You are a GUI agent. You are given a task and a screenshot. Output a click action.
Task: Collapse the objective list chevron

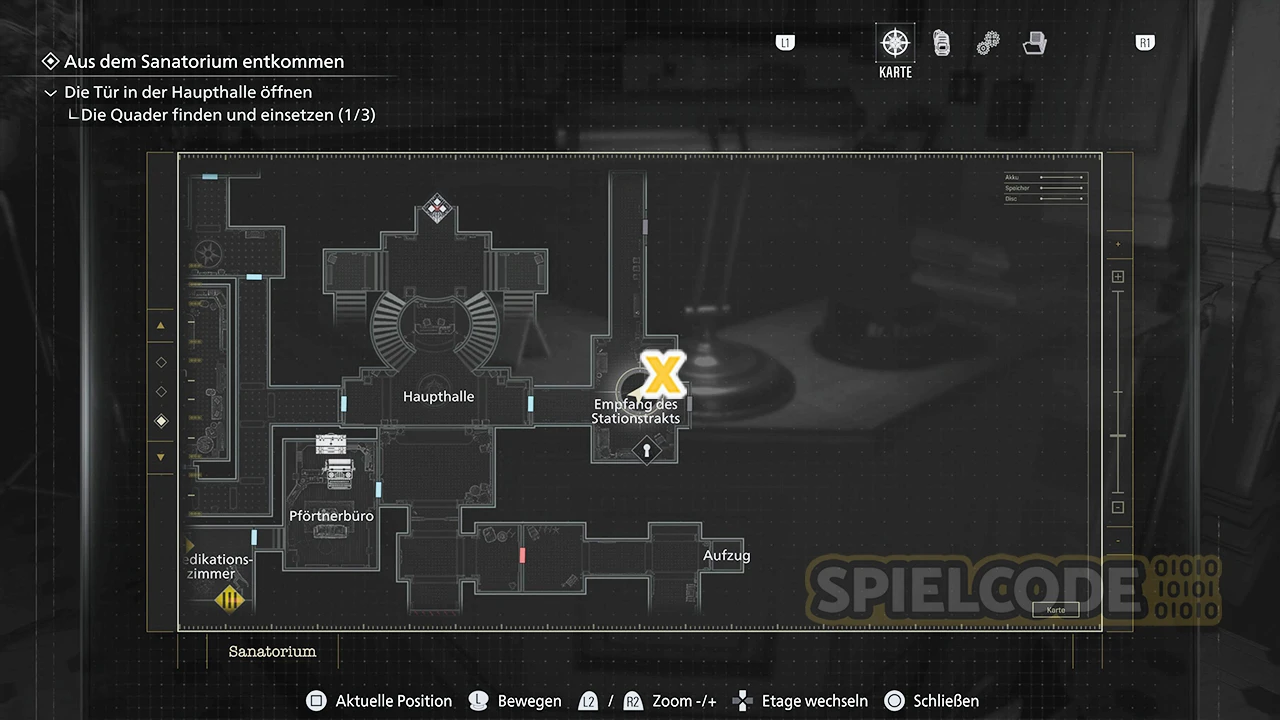click(51, 93)
